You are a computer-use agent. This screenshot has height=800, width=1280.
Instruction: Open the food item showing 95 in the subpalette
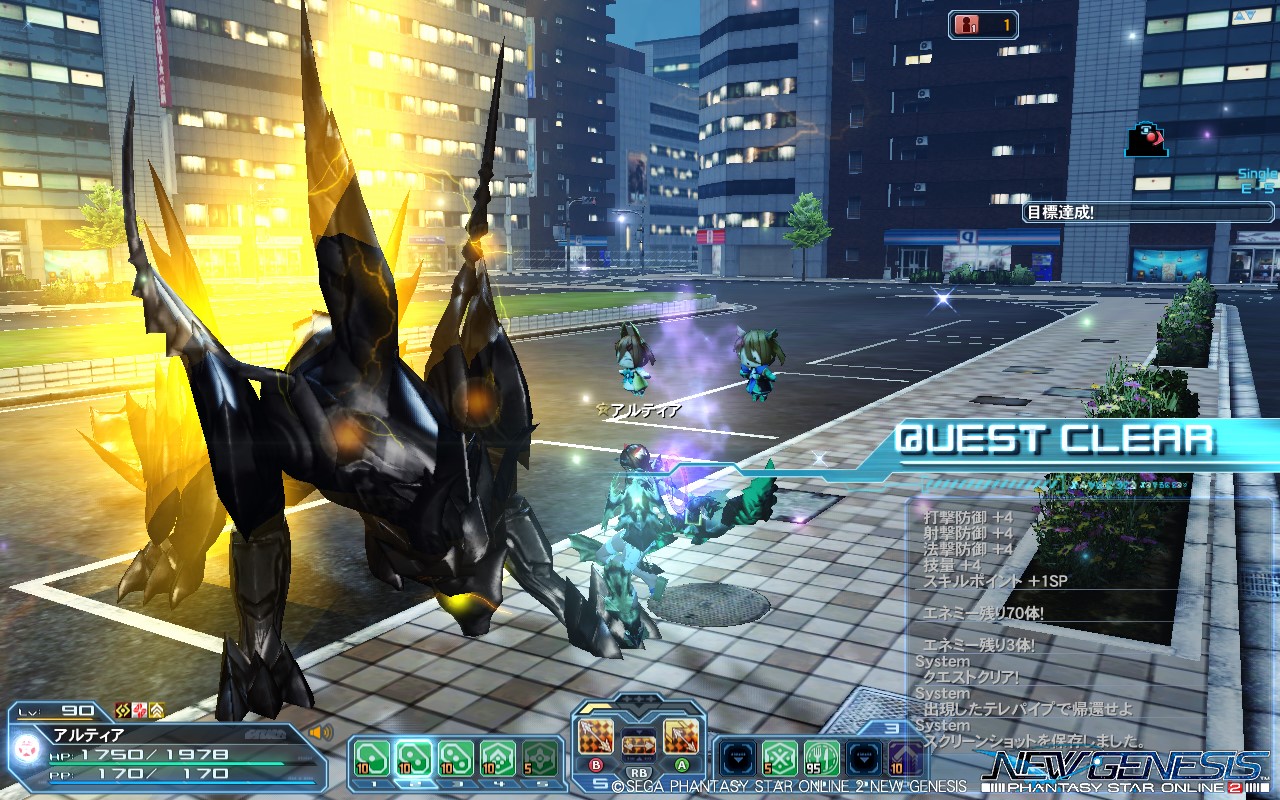(820, 756)
